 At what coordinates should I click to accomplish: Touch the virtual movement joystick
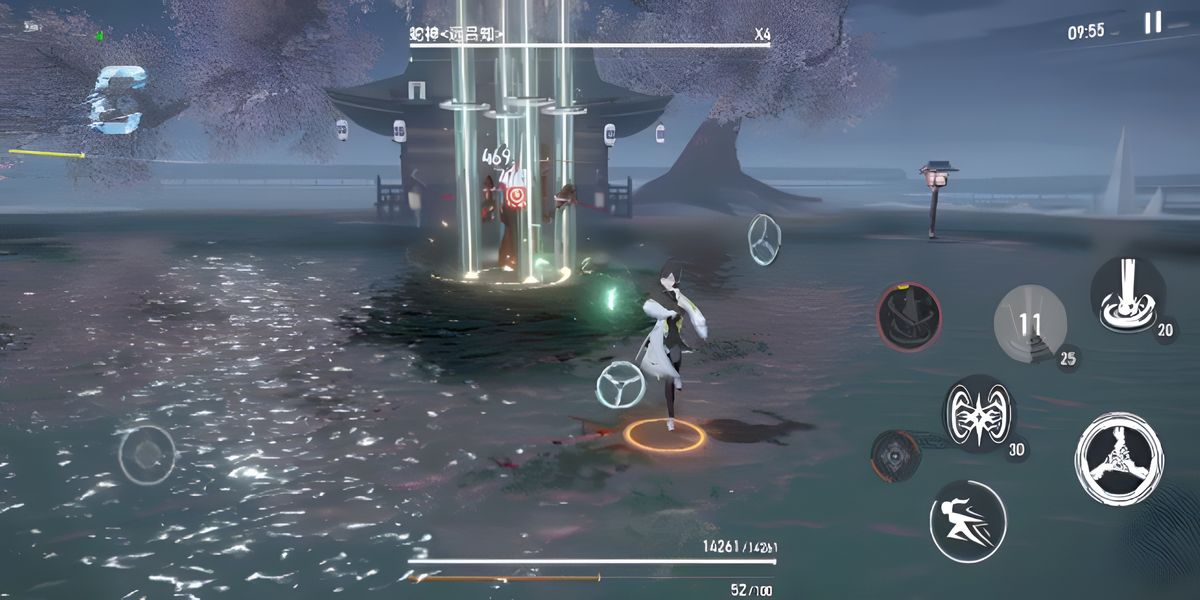click(x=147, y=455)
